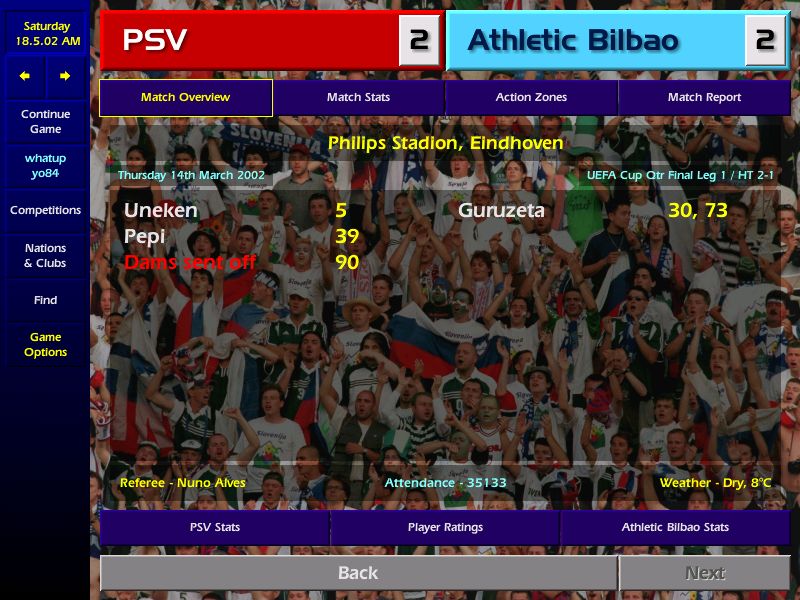
Task: Show the Action Zones tab
Action: 531,98
